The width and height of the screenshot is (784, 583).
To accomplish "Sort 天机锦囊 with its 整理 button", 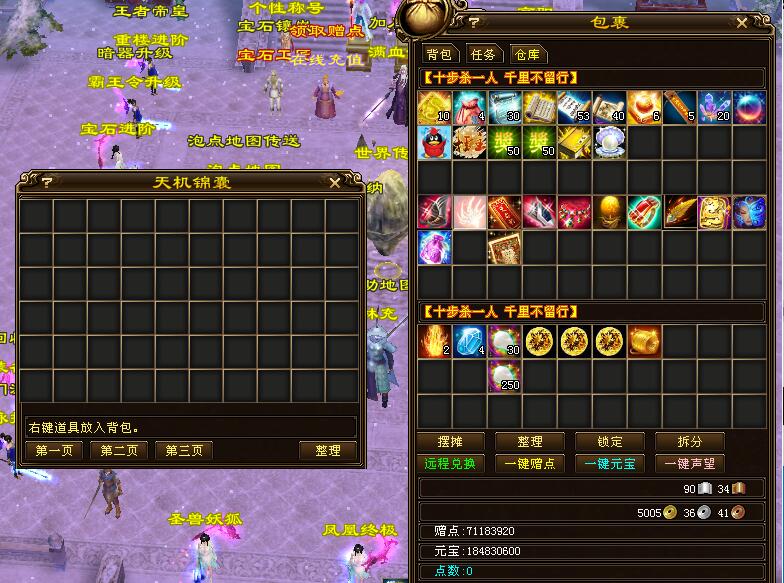I will pyautogui.click(x=328, y=451).
